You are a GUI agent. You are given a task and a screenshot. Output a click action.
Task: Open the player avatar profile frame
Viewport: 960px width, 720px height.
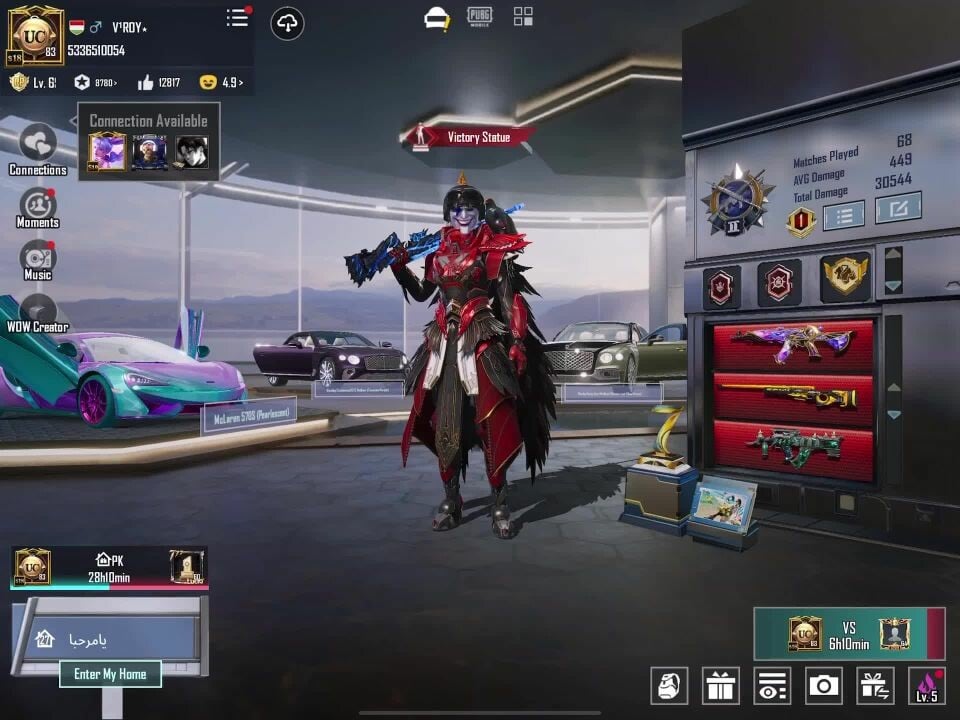(35, 35)
